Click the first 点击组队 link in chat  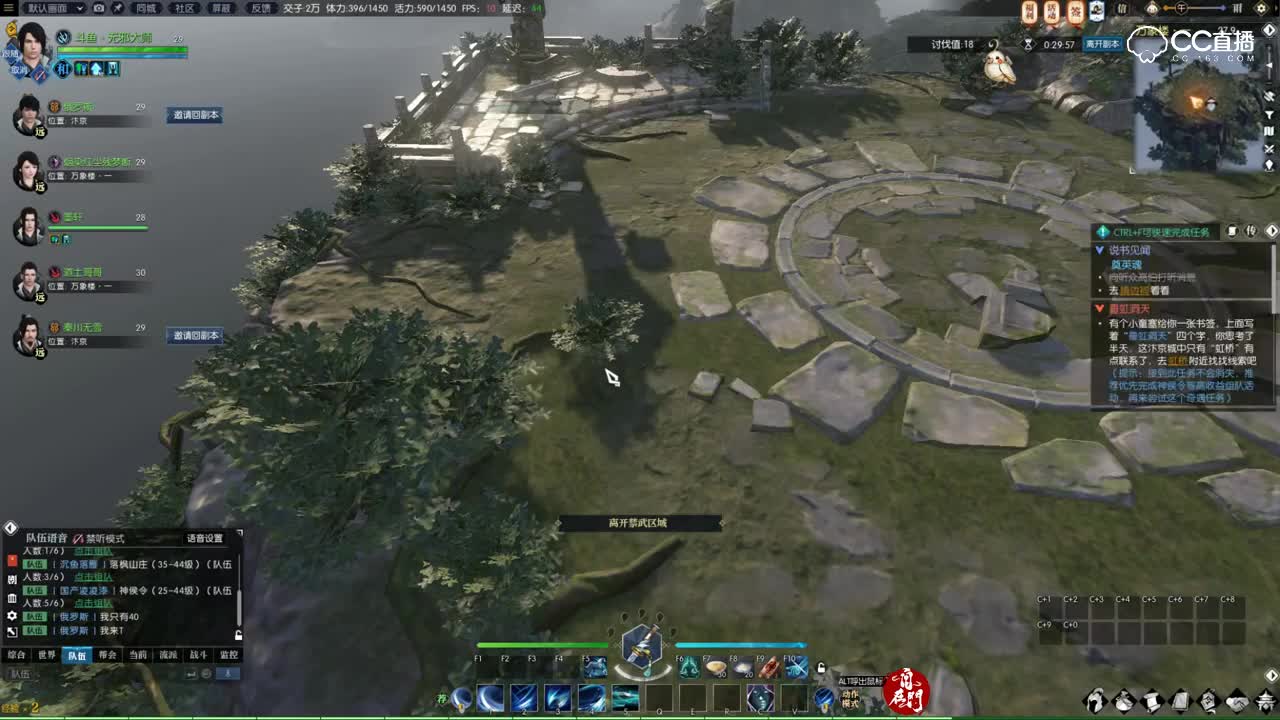93,552
